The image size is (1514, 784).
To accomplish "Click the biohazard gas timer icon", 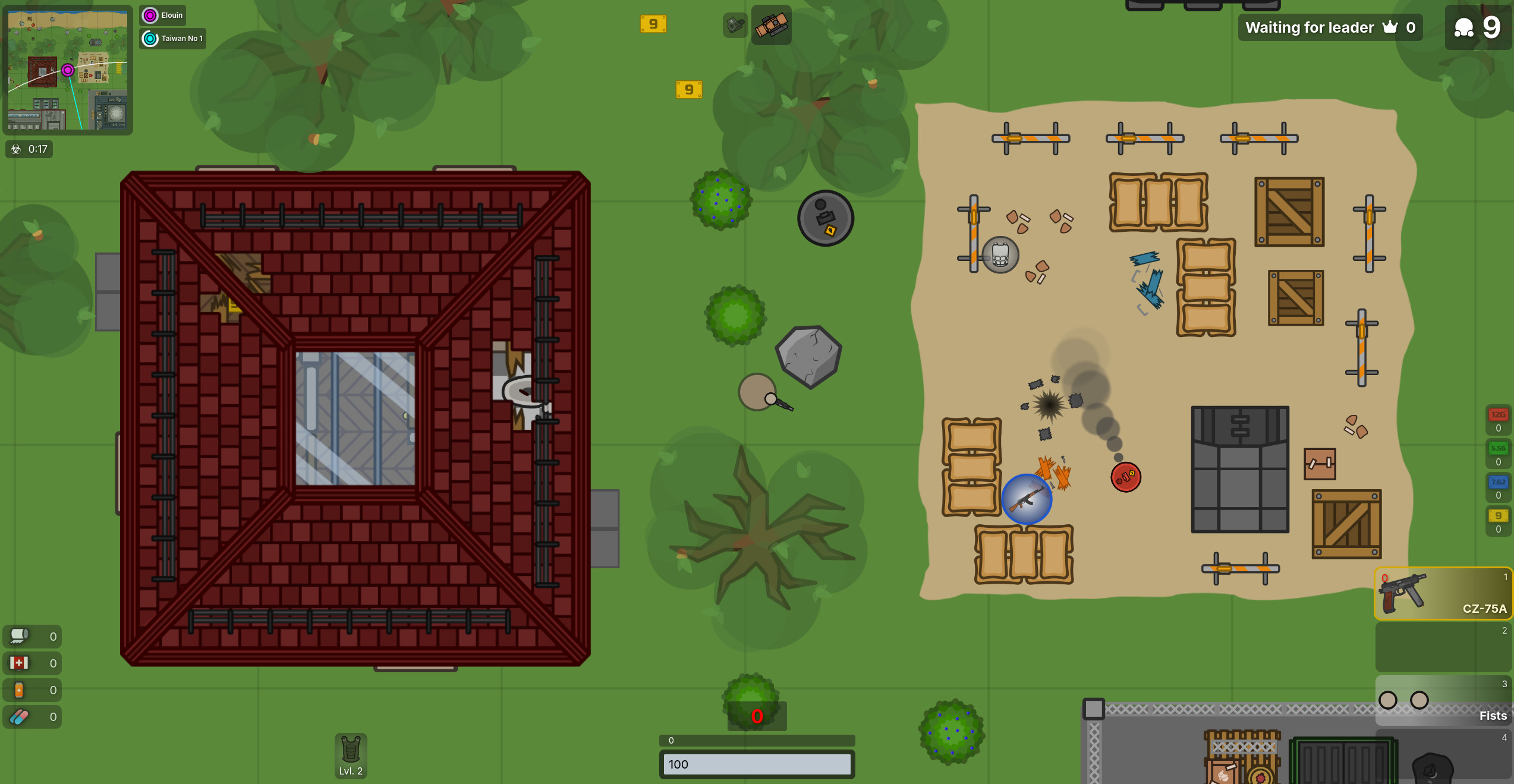I will 15,149.
